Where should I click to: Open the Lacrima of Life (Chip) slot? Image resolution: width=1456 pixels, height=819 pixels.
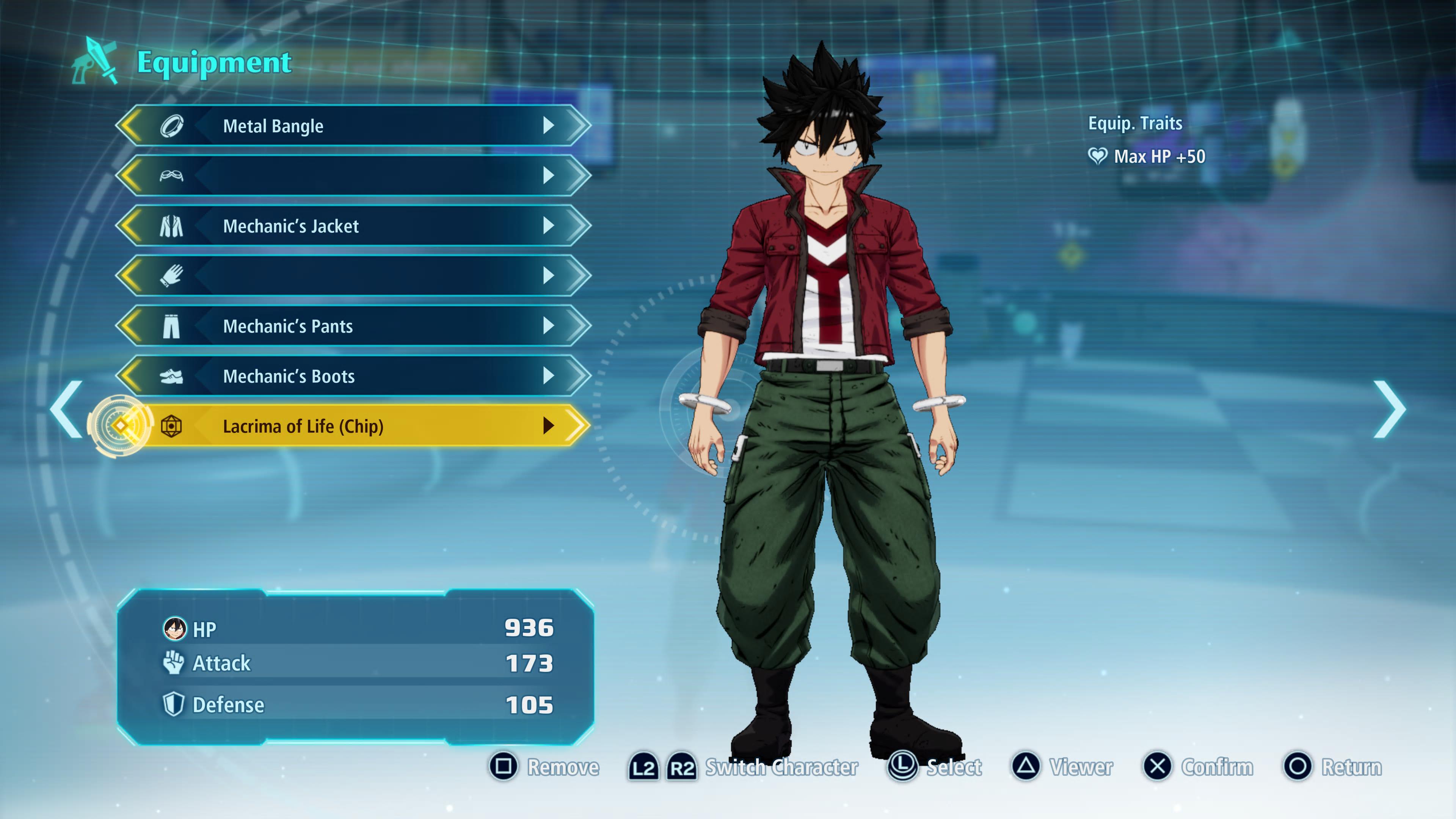click(353, 426)
